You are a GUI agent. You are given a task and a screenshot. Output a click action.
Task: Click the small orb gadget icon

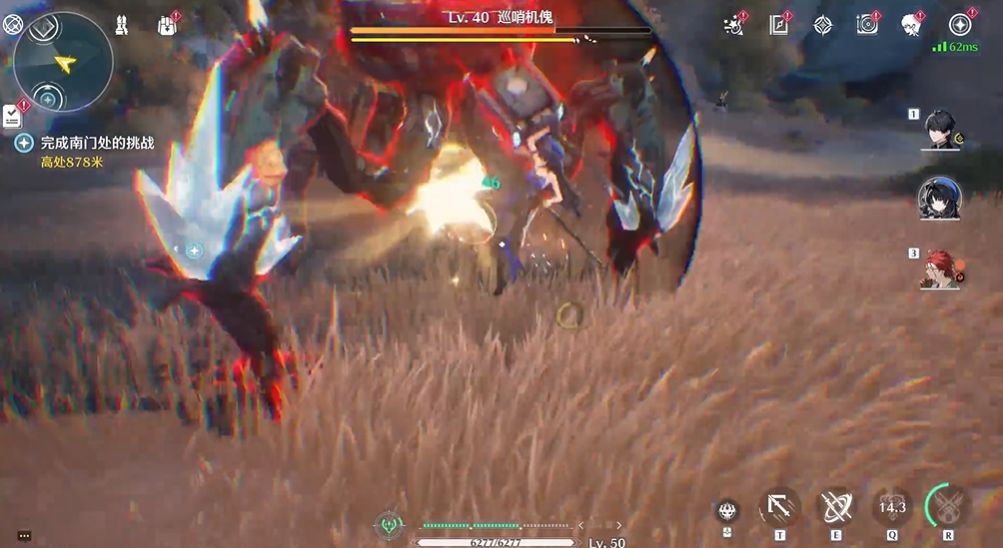pyautogui.click(x=727, y=510)
